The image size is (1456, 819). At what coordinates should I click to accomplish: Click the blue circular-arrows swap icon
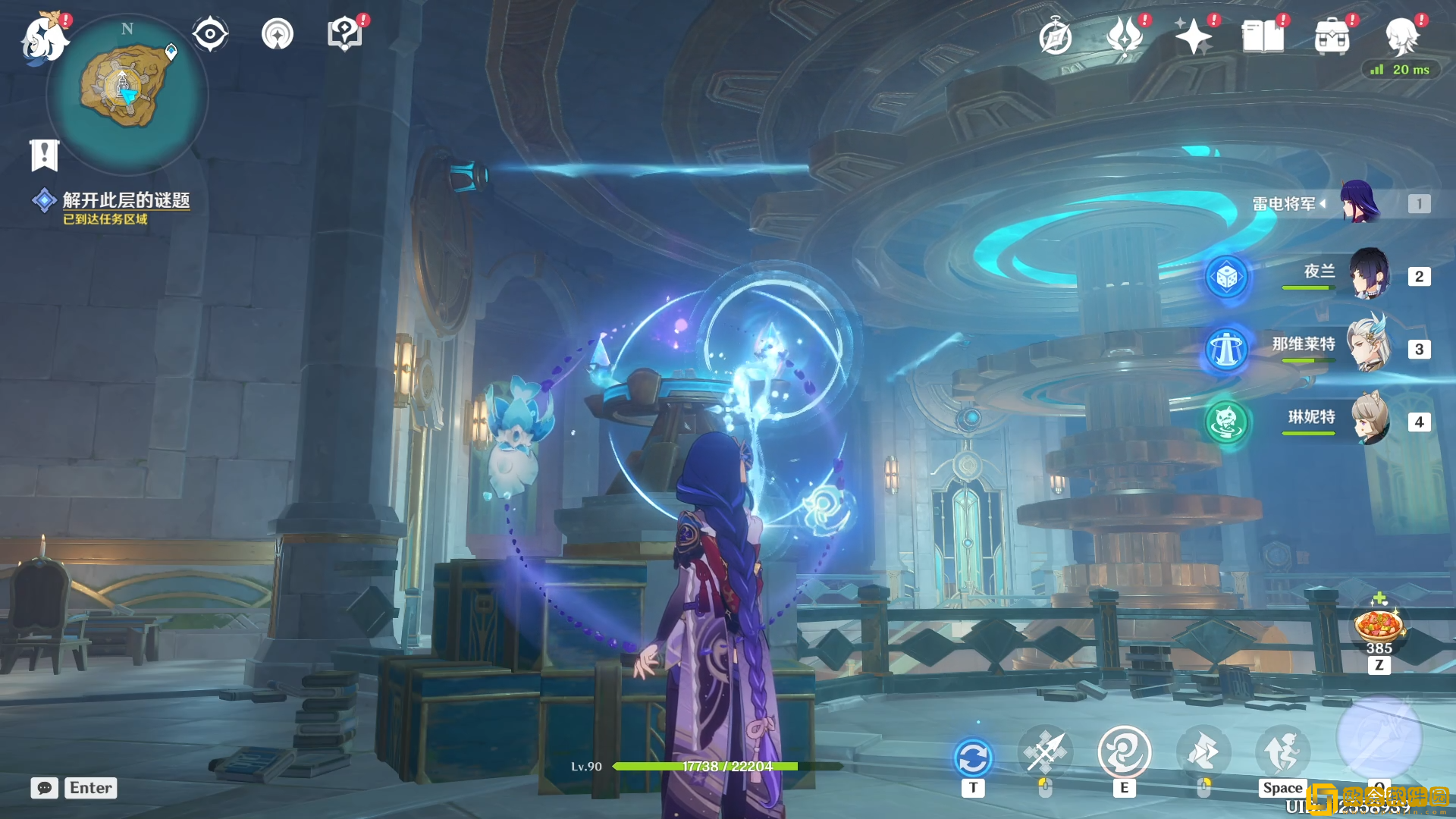pyautogui.click(x=973, y=758)
